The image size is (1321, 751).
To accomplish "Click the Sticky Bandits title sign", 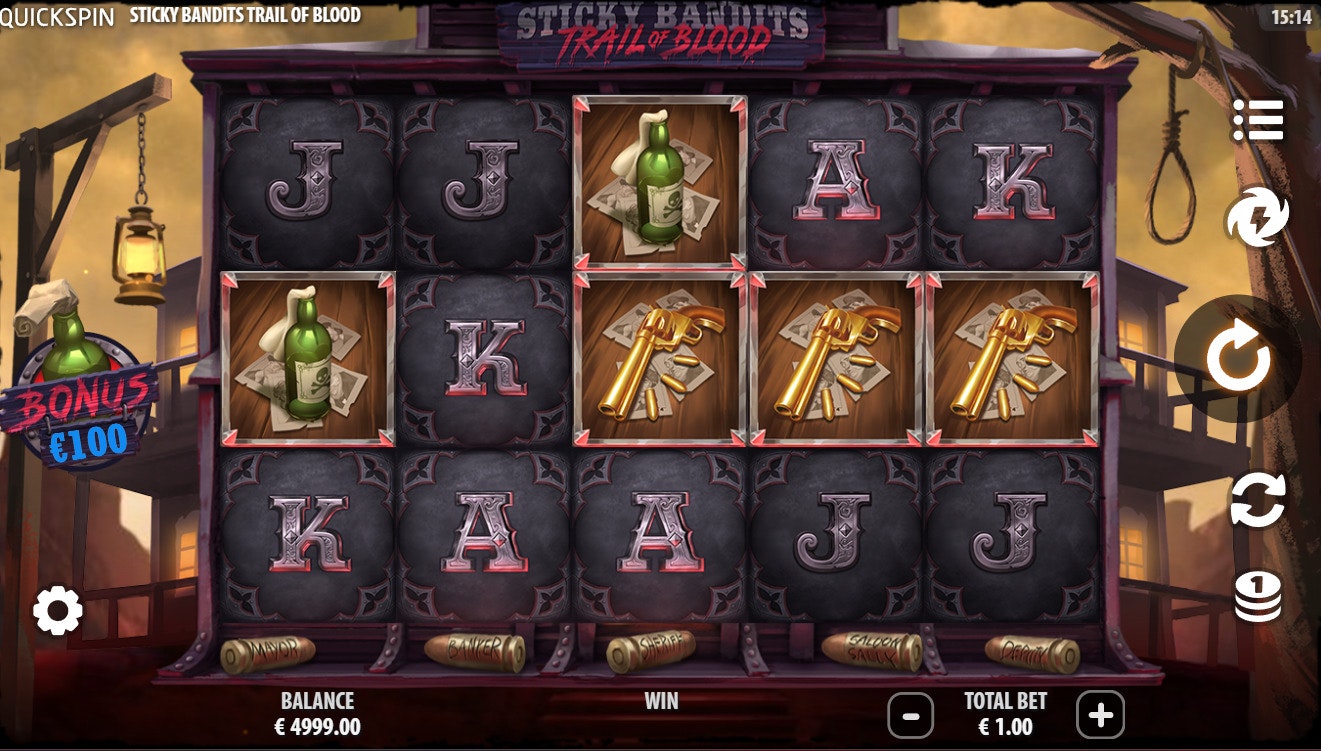I will coord(660,30).
